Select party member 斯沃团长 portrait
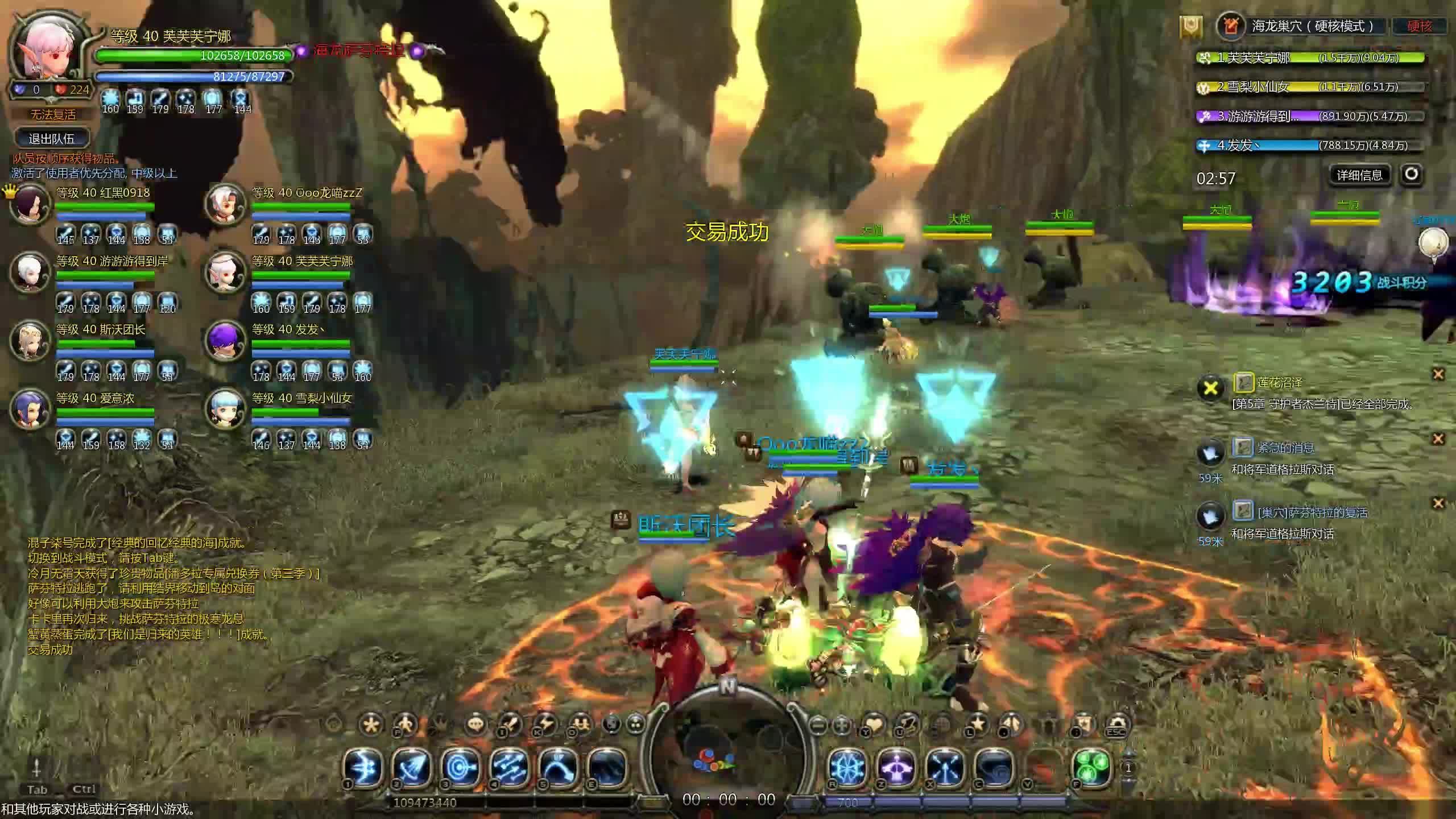Screen dimensions: 1456x819 pos(30,341)
